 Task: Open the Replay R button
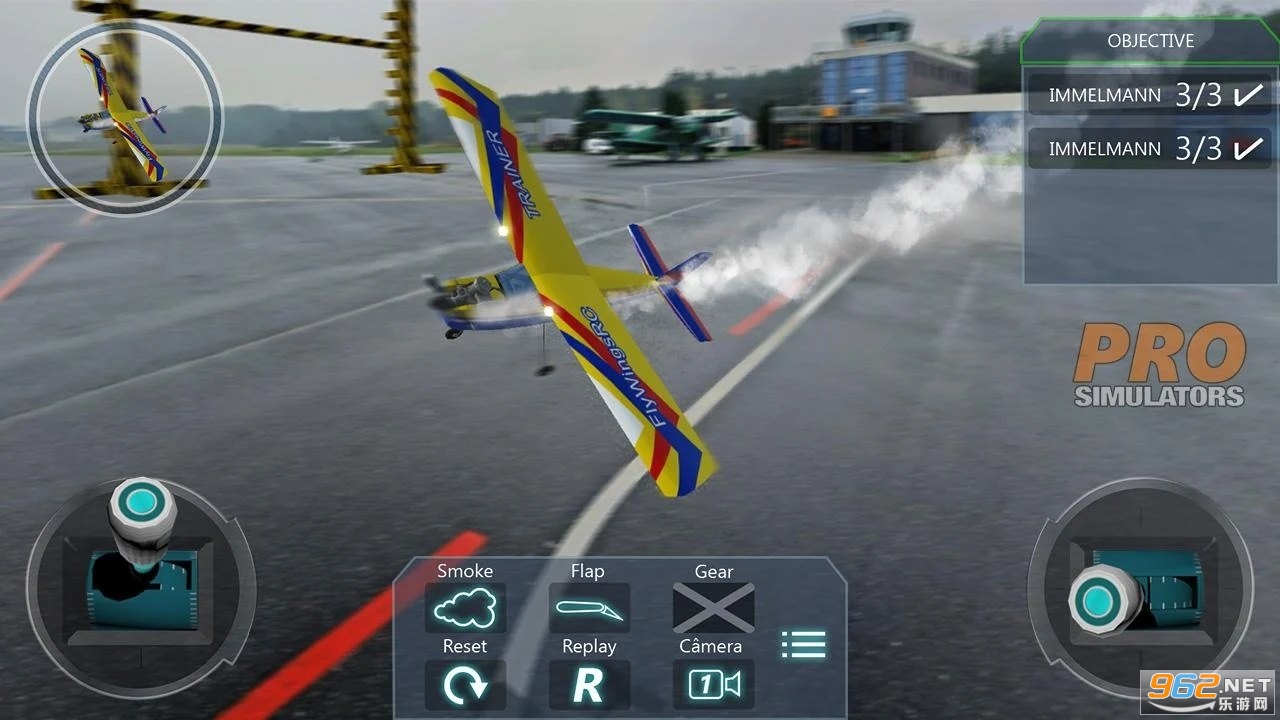589,684
